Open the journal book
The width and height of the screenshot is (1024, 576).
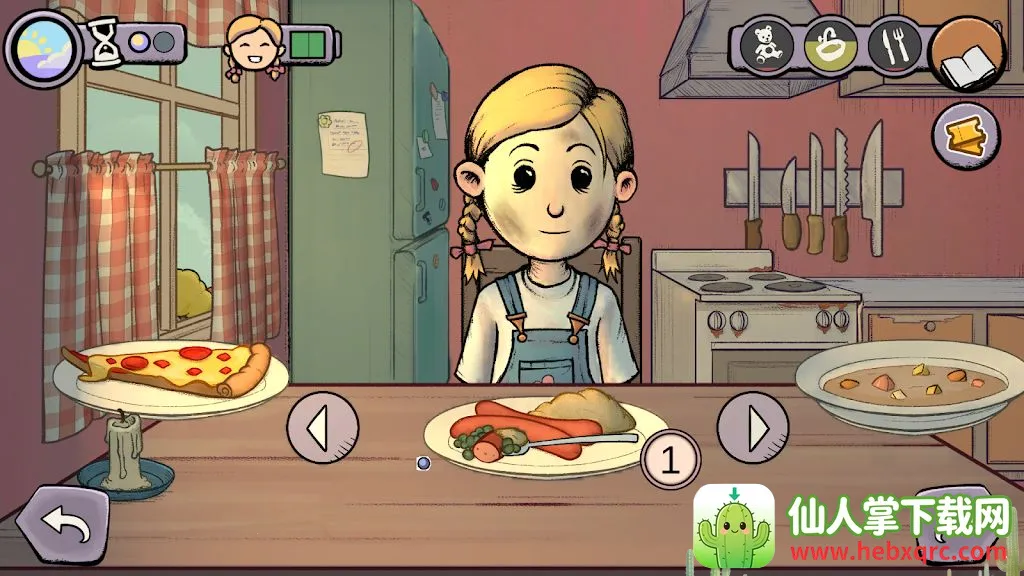point(967,55)
